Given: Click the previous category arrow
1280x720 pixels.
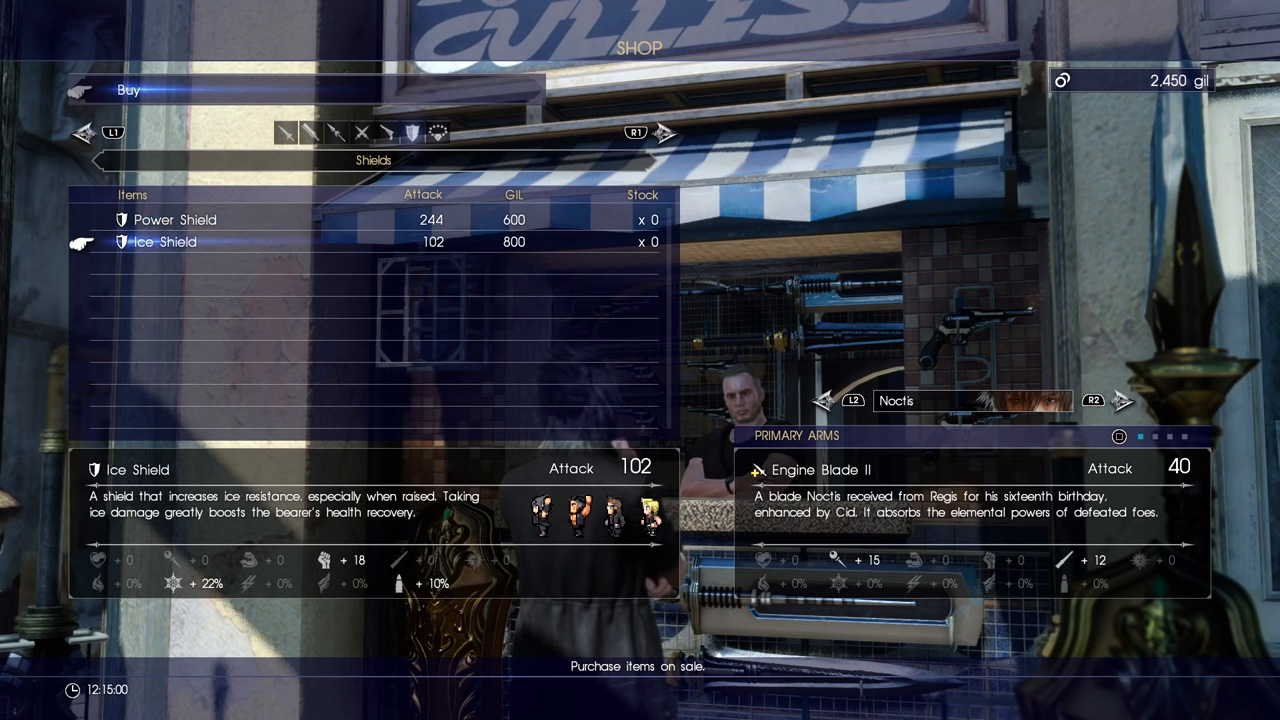Looking at the screenshot, I should 86,132.
